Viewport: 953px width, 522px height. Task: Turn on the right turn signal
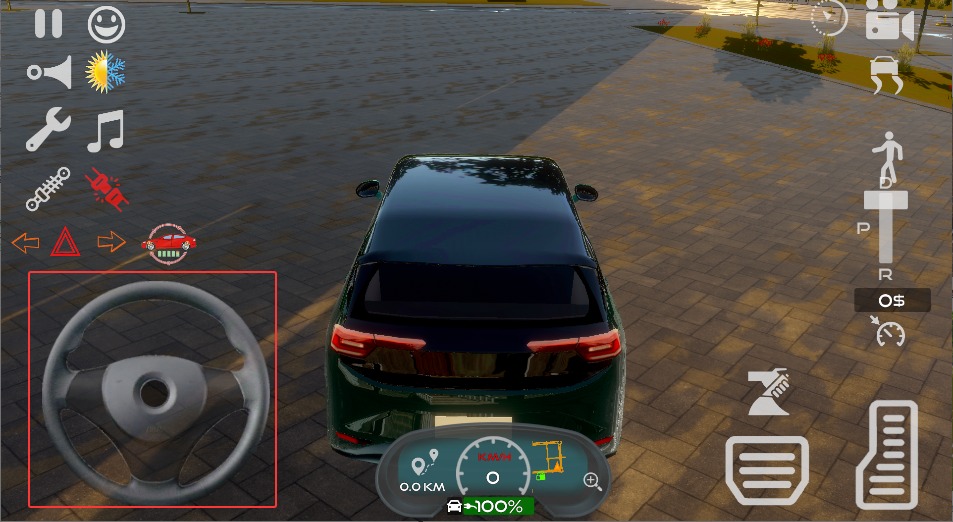[111, 242]
